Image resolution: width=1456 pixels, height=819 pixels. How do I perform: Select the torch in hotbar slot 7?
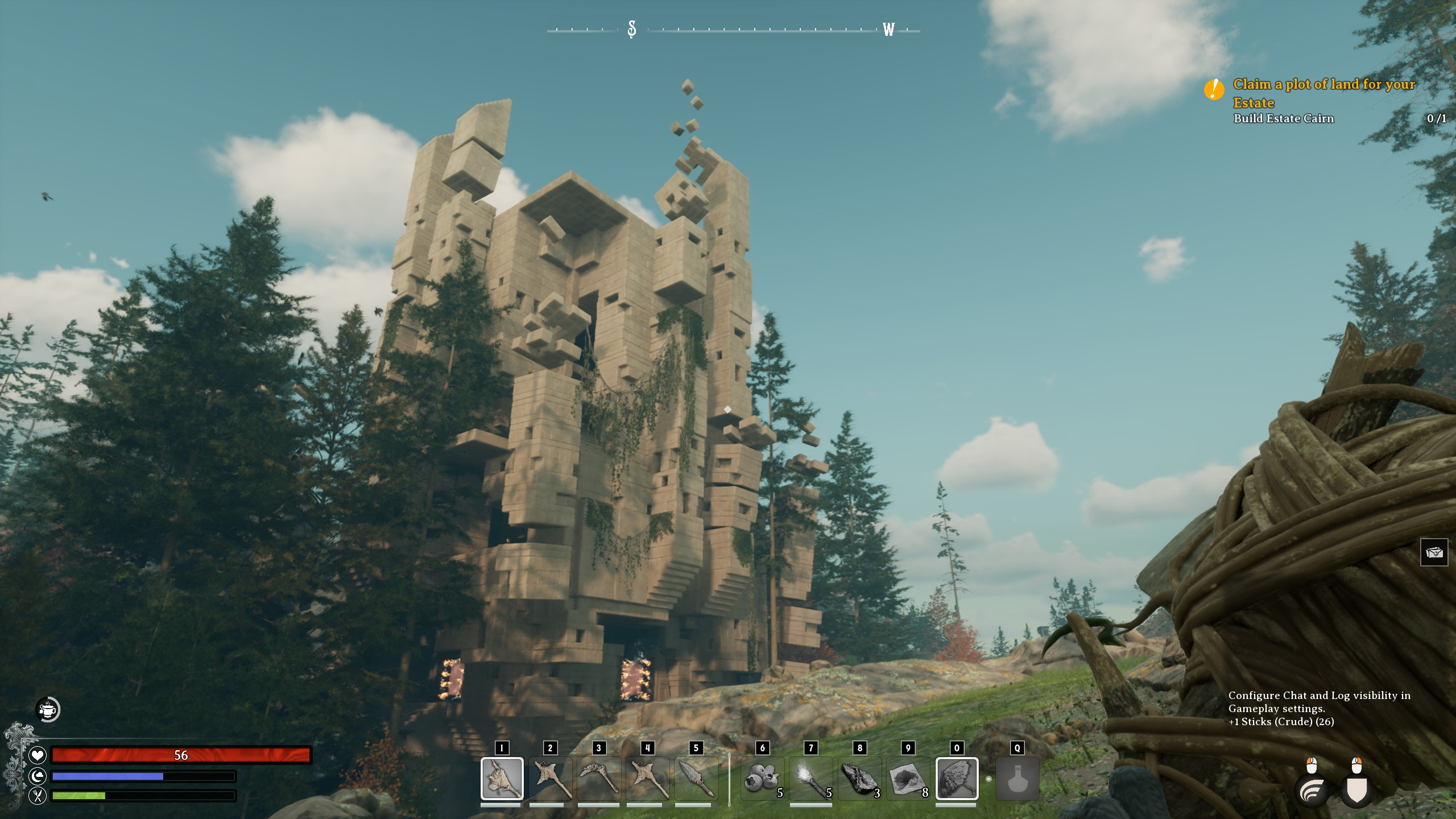(811, 778)
